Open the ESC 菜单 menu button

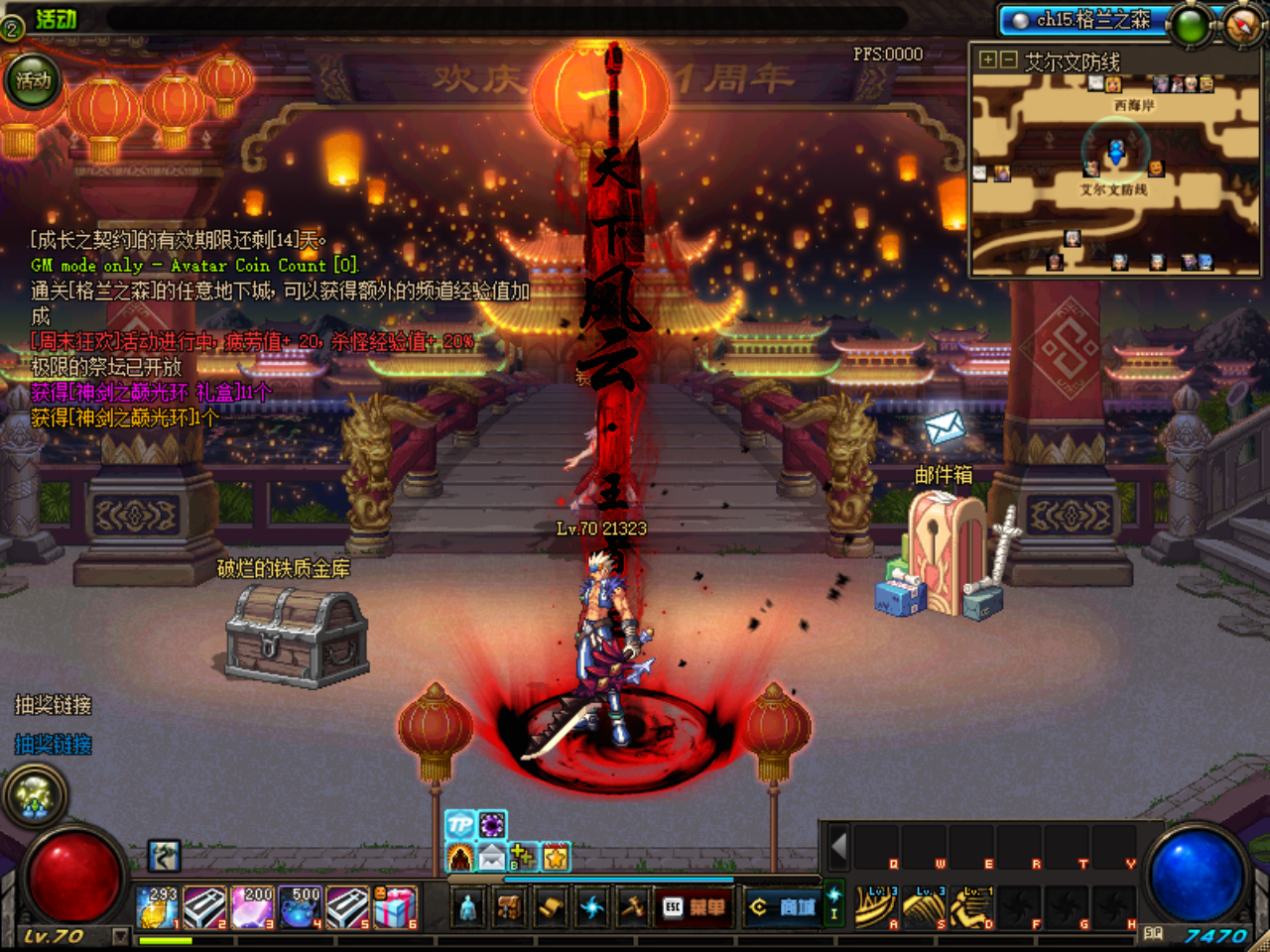694,906
